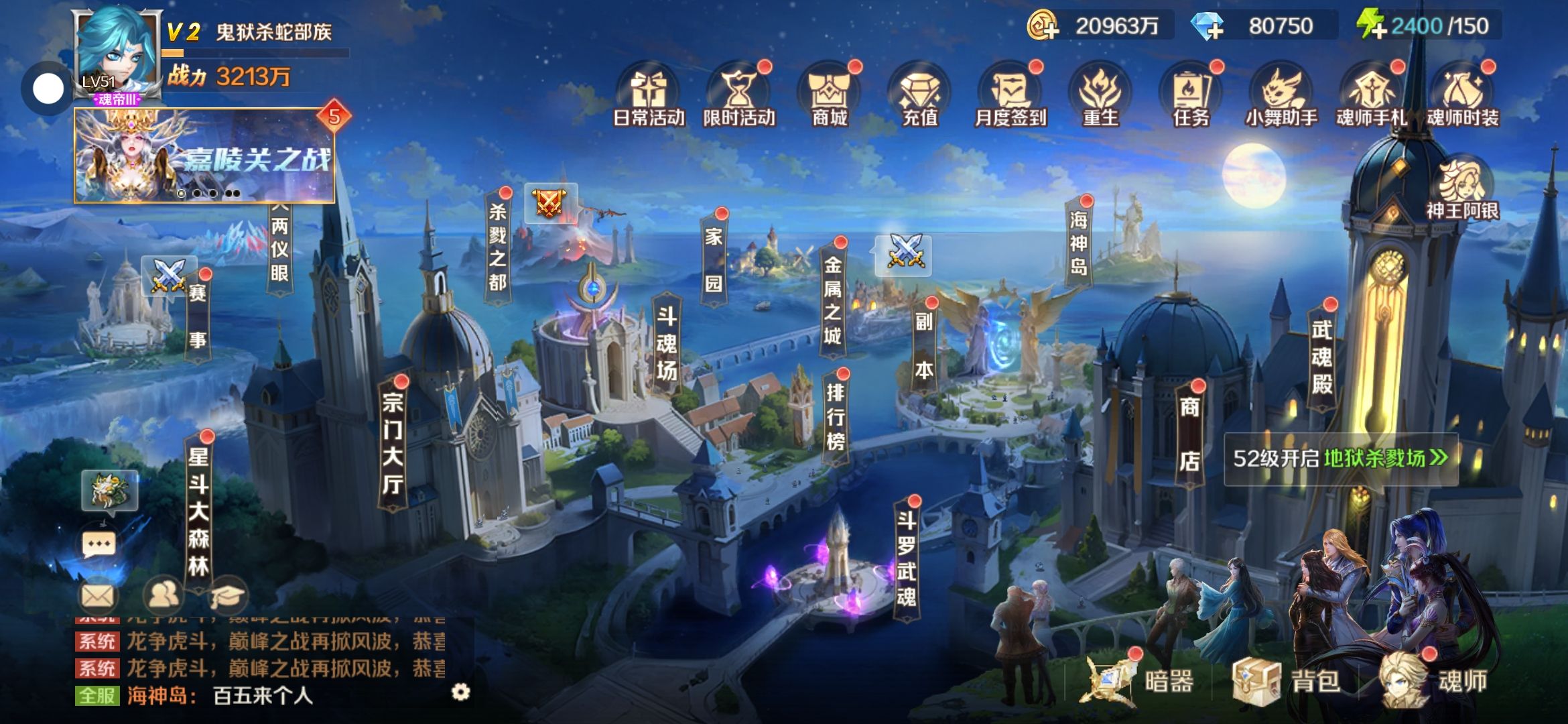This screenshot has width=1568, height=724.
Task: Open the 背包 backpack
Action: [x=1287, y=682]
